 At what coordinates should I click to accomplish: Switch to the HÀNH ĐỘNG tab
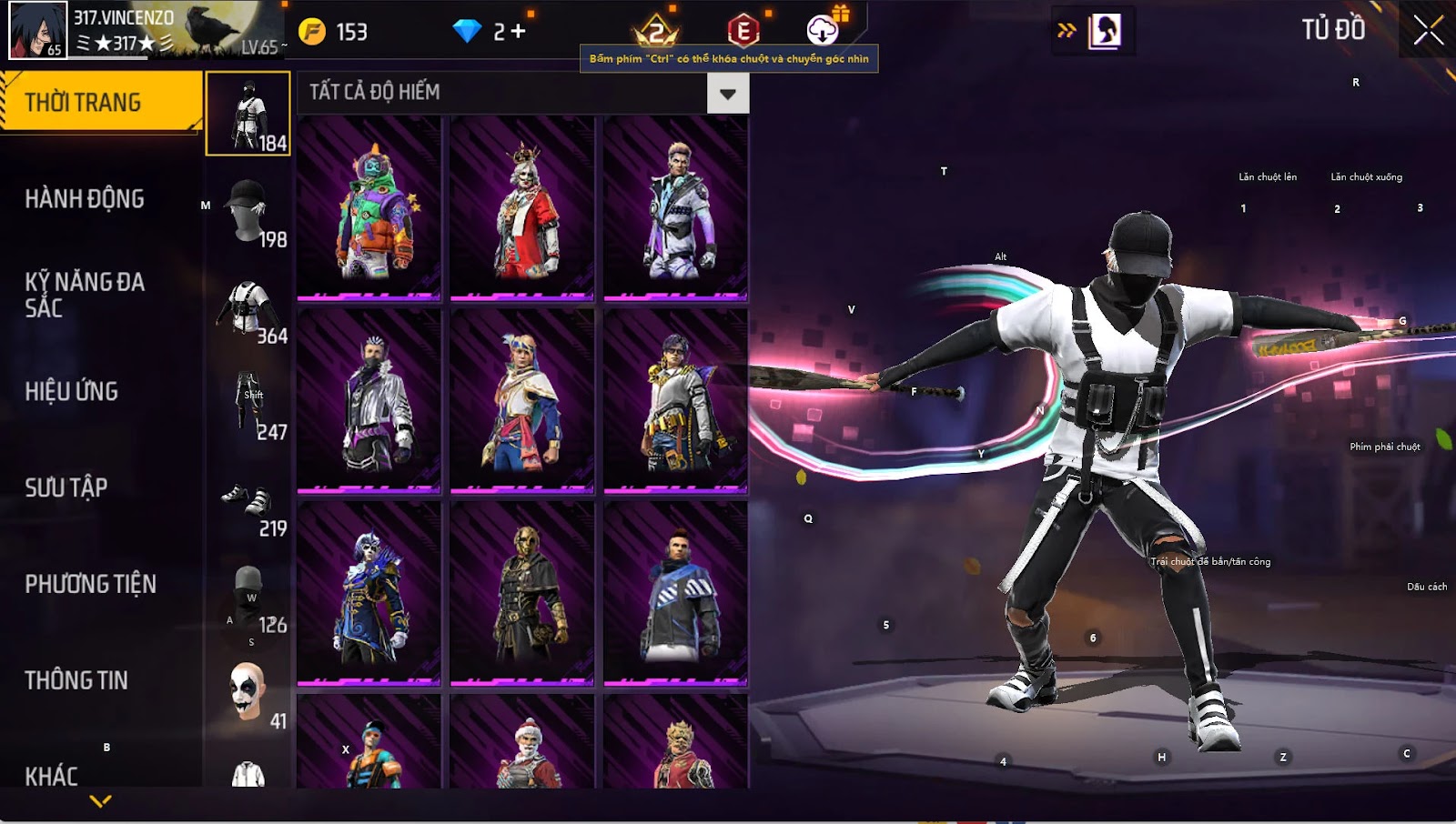[85, 198]
